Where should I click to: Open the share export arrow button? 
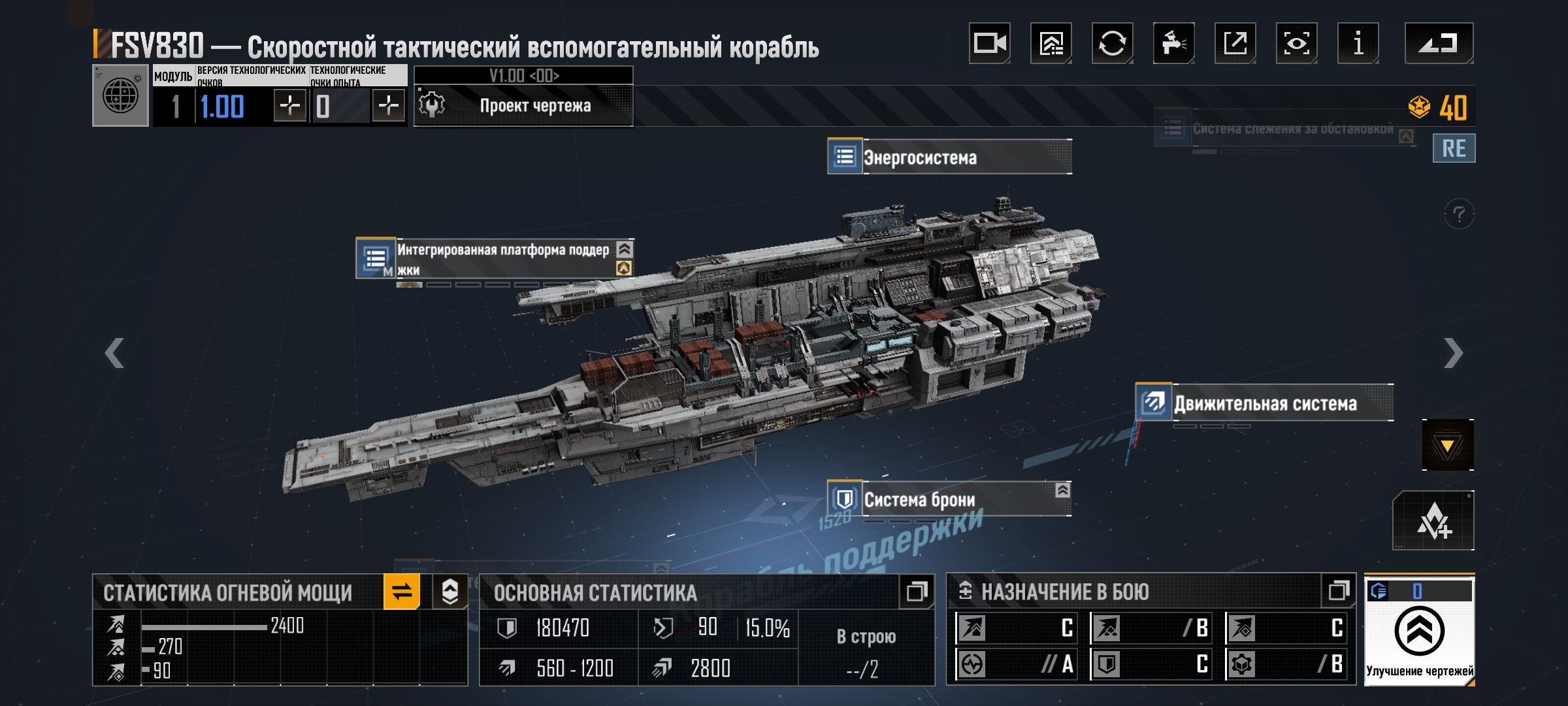pos(1235,44)
